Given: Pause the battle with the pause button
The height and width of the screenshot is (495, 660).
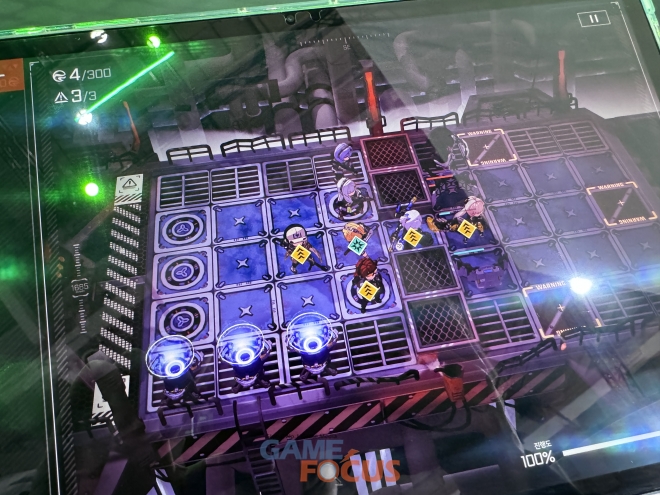Looking at the screenshot, I should coord(592,18).
